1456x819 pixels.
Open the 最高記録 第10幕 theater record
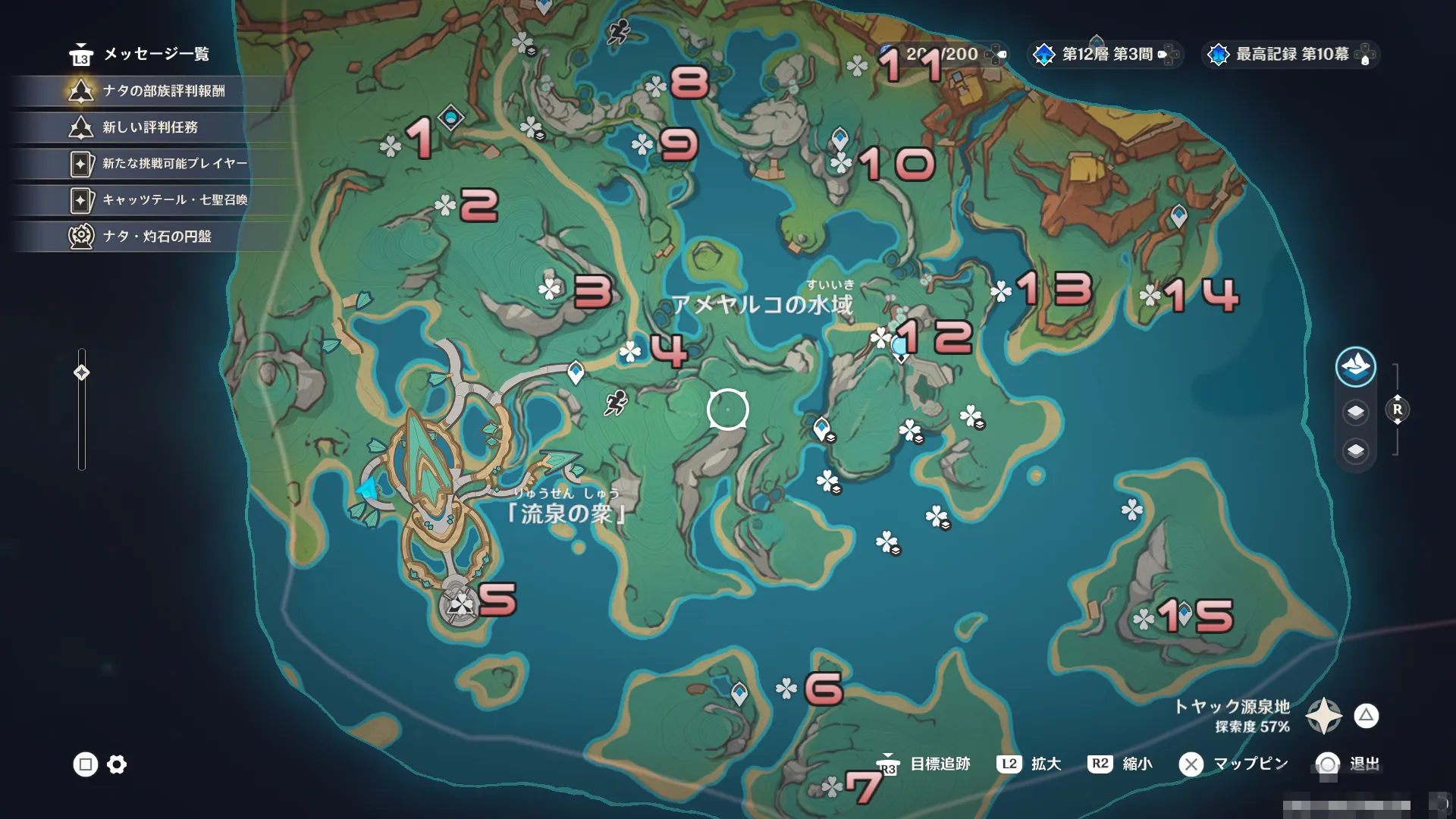point(1291,54)
